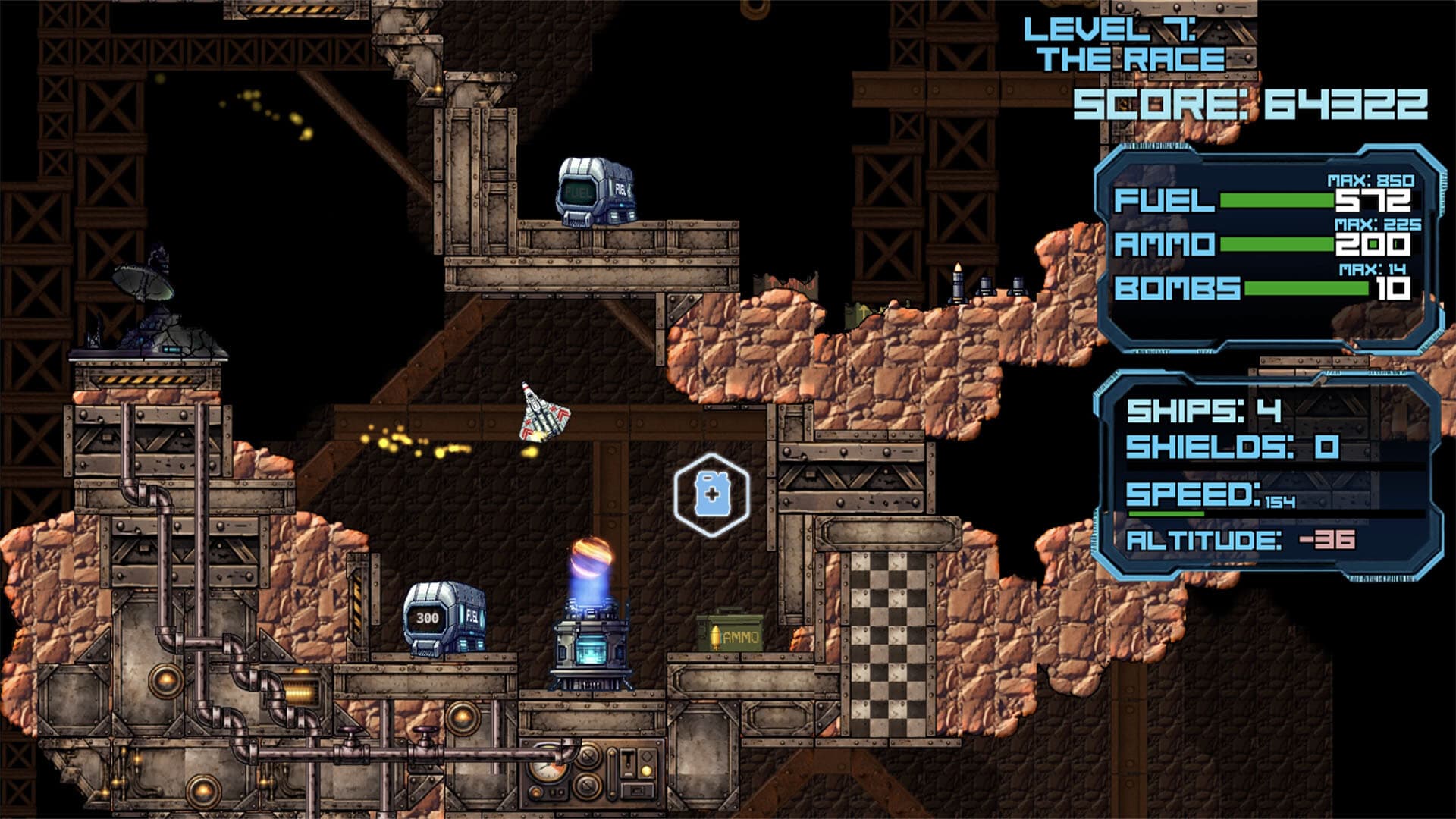Screen dimensions: 1456x819
Task: Click the lever switch on the machinery panel
Action: [629, 762]
